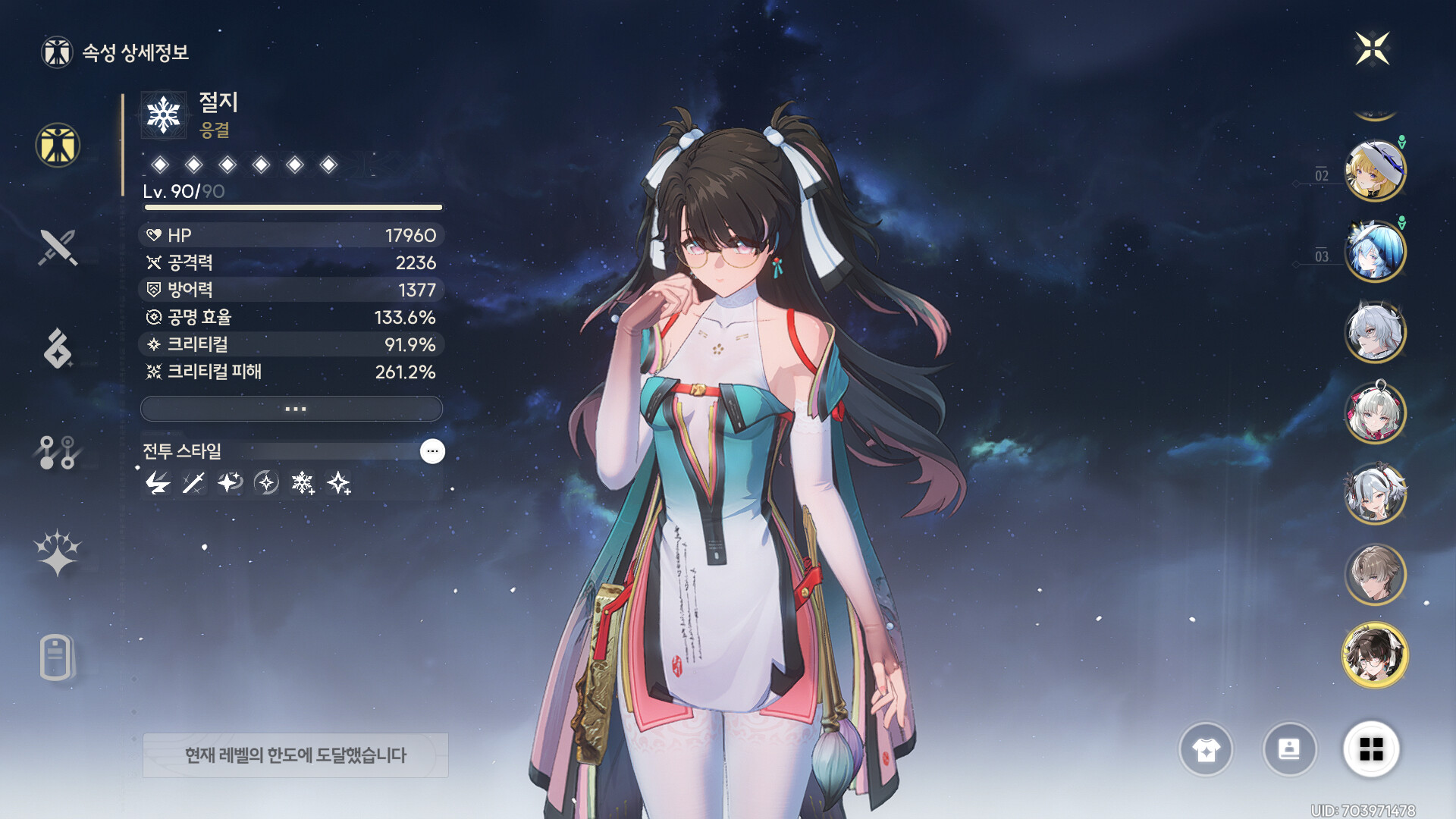Pick the white-haired character with red accents
1456x819 pixels.
(1374, 413)
